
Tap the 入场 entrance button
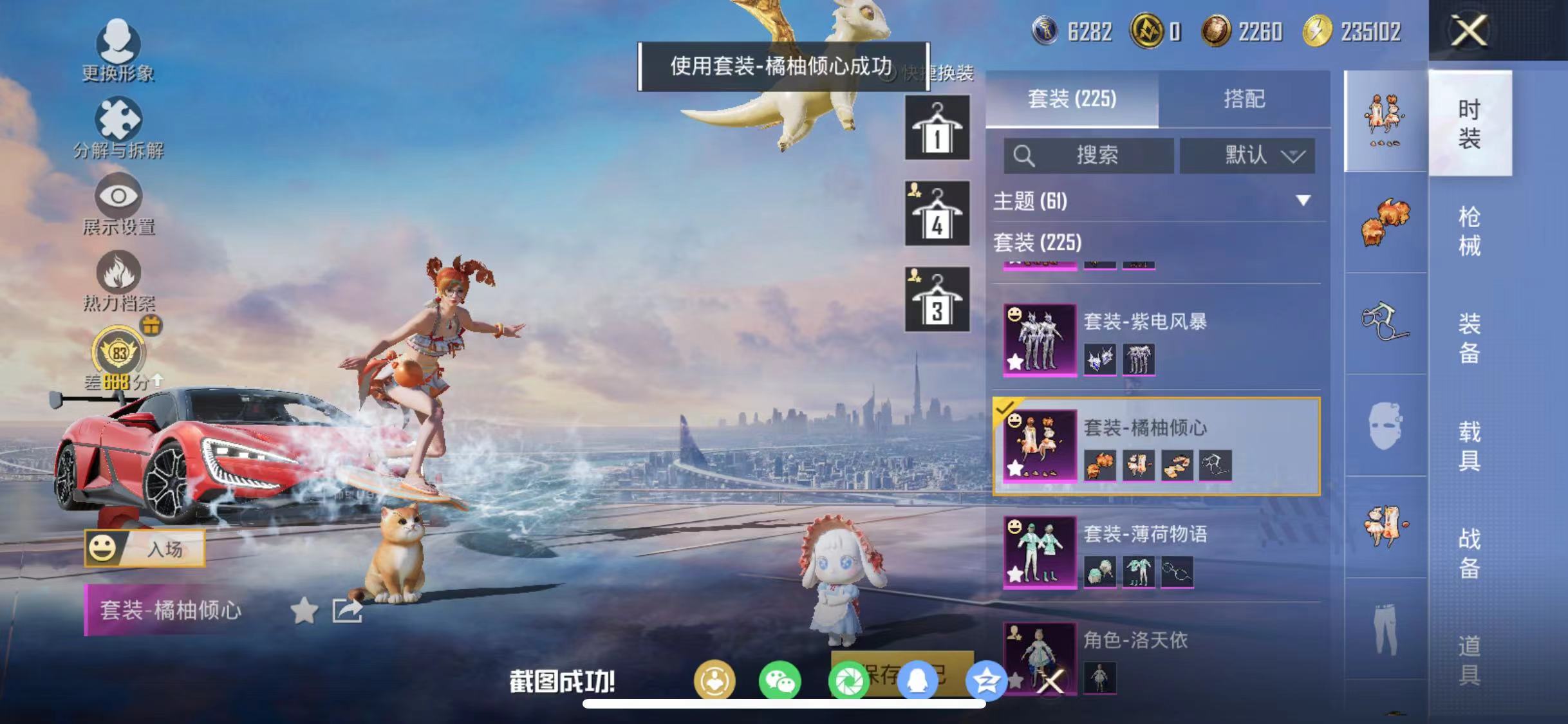[166, 548]
